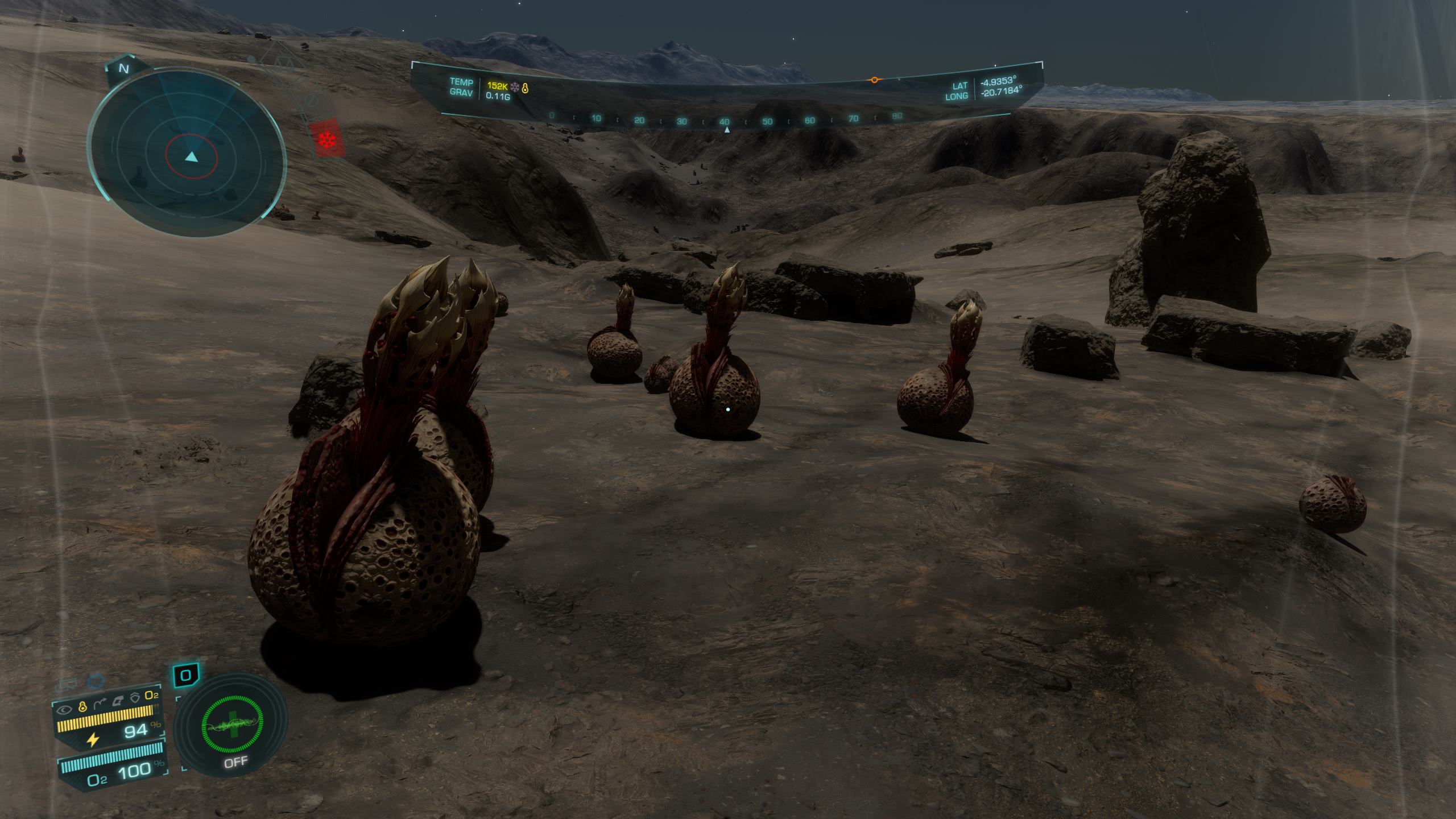Click the circular radar scanner

point(187,154)
